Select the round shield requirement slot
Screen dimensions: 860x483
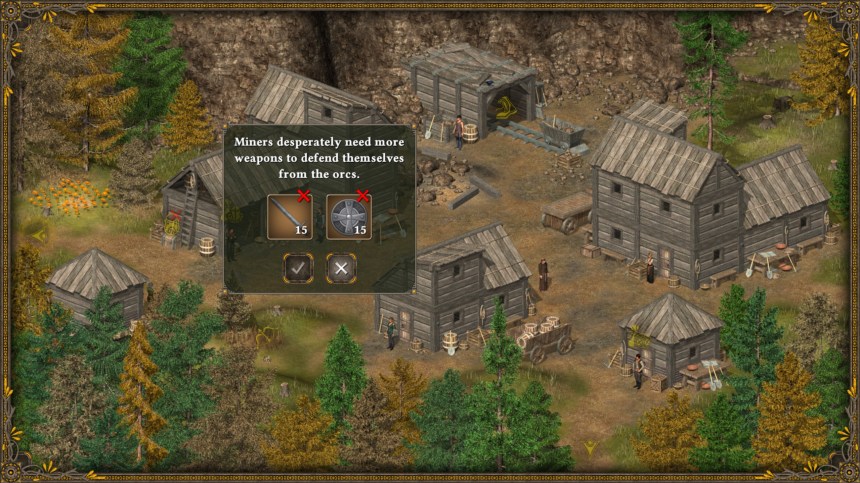tap(348, 217)
